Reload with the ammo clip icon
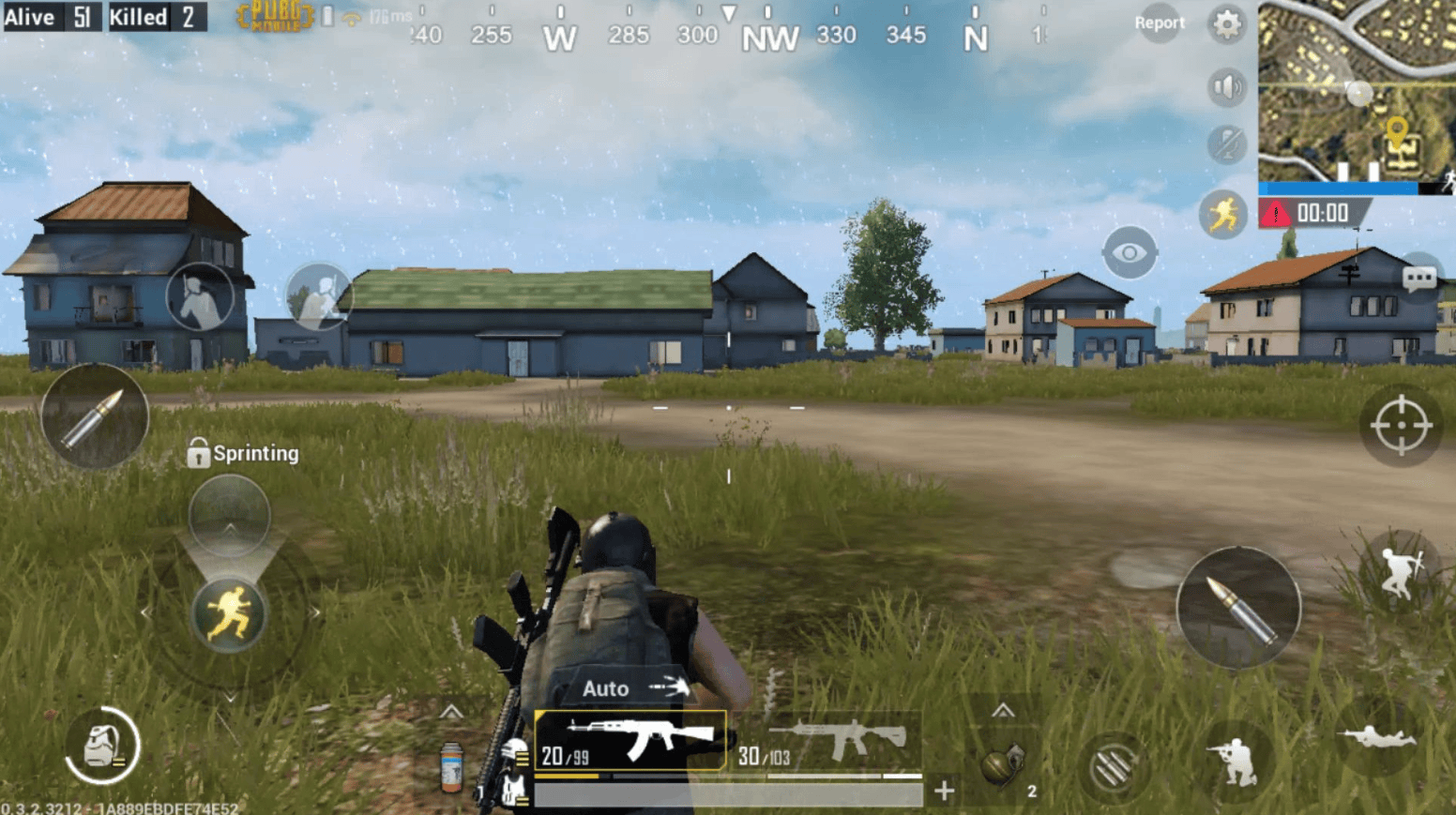This screenshot has width=1456, height=815. tap(1112, 764)
